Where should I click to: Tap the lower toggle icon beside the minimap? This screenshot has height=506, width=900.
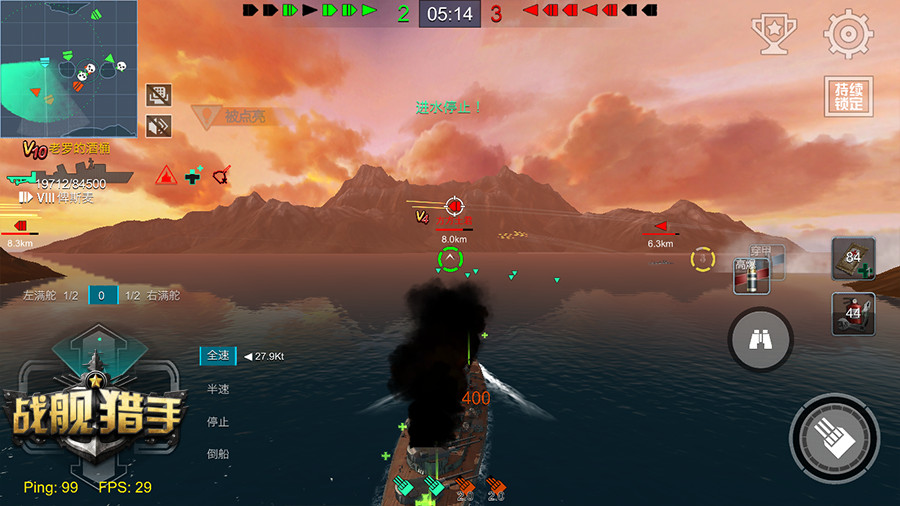[158, 126]
